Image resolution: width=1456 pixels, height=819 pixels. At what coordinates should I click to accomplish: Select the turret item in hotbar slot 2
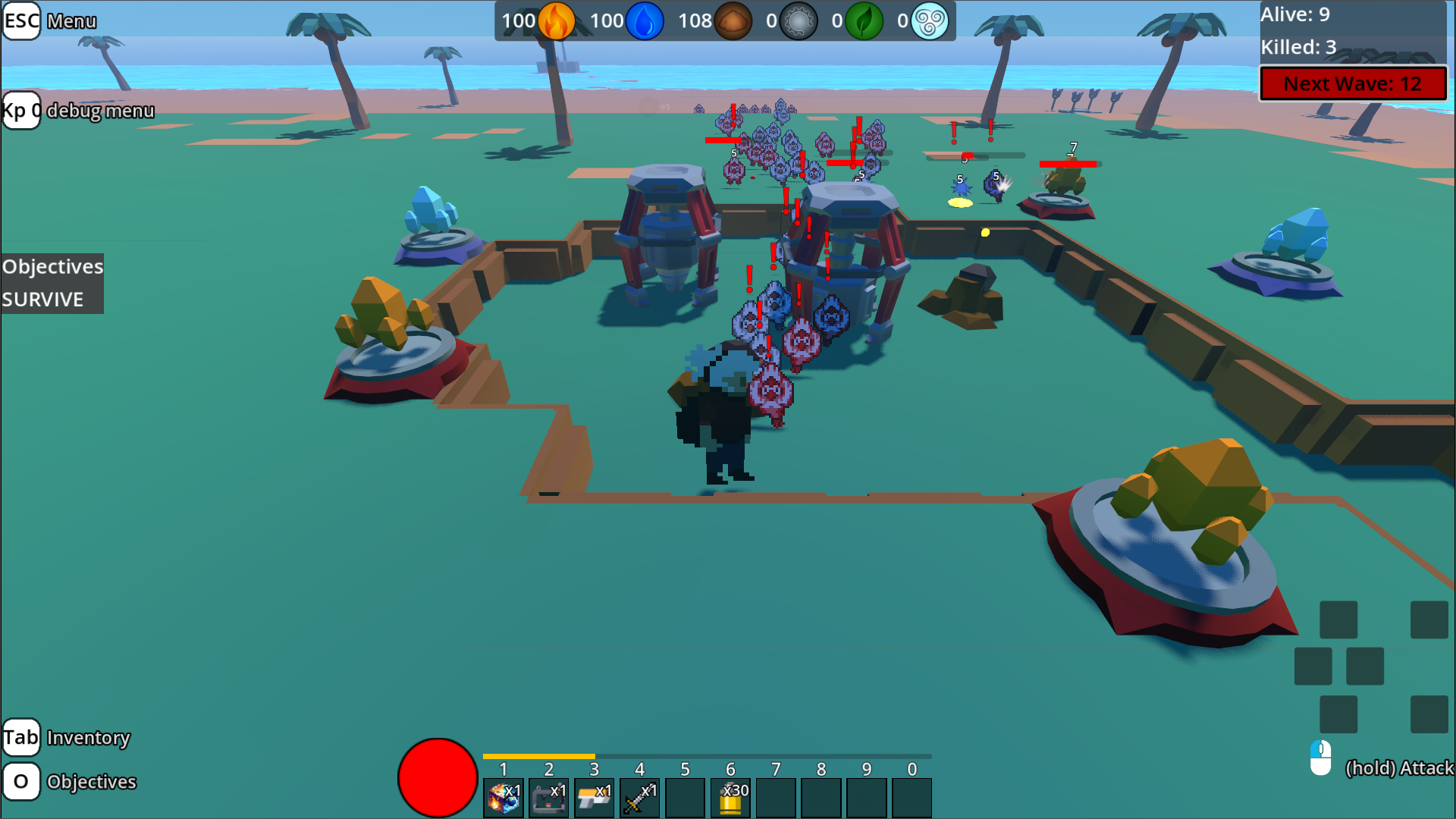coord(548,796)
